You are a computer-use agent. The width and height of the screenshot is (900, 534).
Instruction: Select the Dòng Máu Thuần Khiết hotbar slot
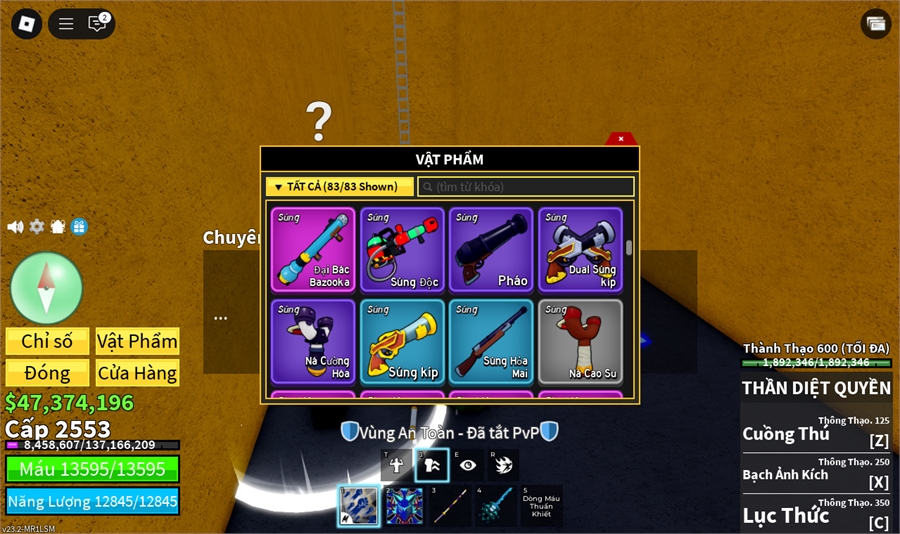(x=540, y=506)
